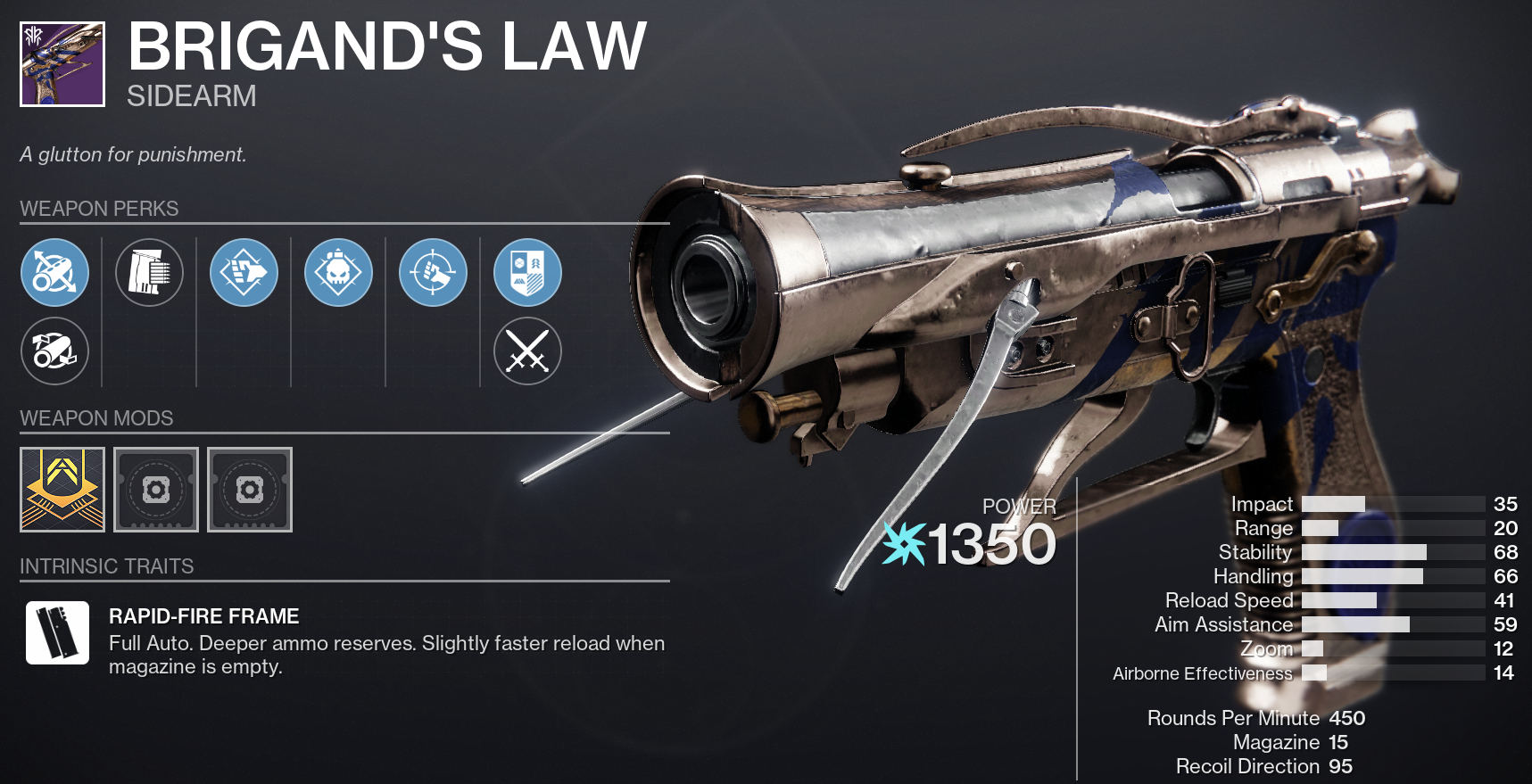Viewport: 1532px width, 784px height.
Task: Select the Vanguard shield origin trait
Action: (x=527, y=273)
